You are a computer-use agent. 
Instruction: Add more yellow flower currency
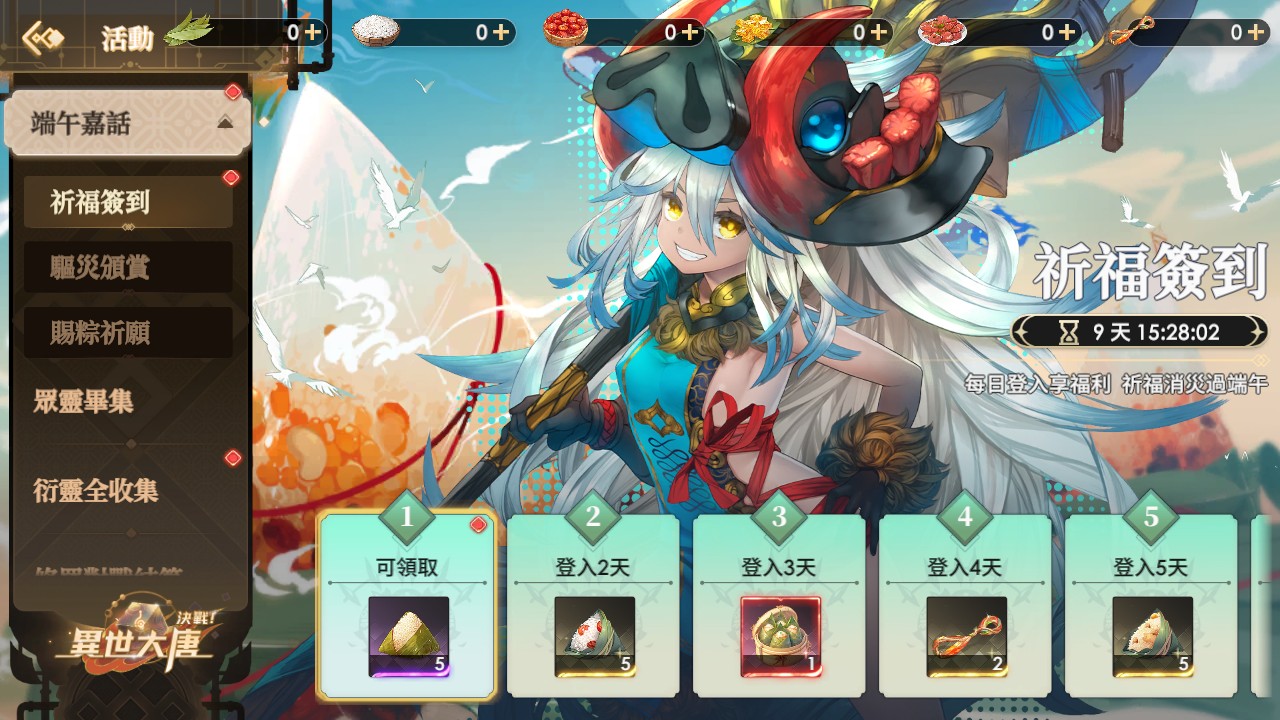[879, 32]
